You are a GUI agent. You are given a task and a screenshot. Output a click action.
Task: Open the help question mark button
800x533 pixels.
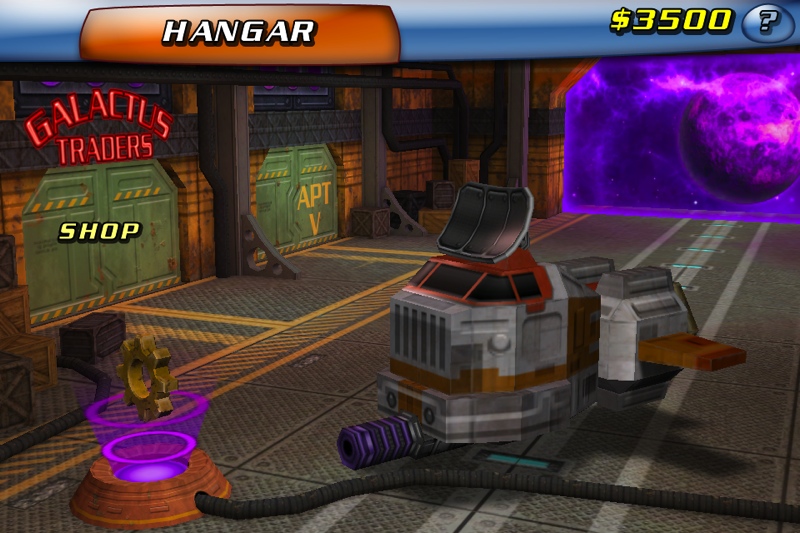point(767,22)
